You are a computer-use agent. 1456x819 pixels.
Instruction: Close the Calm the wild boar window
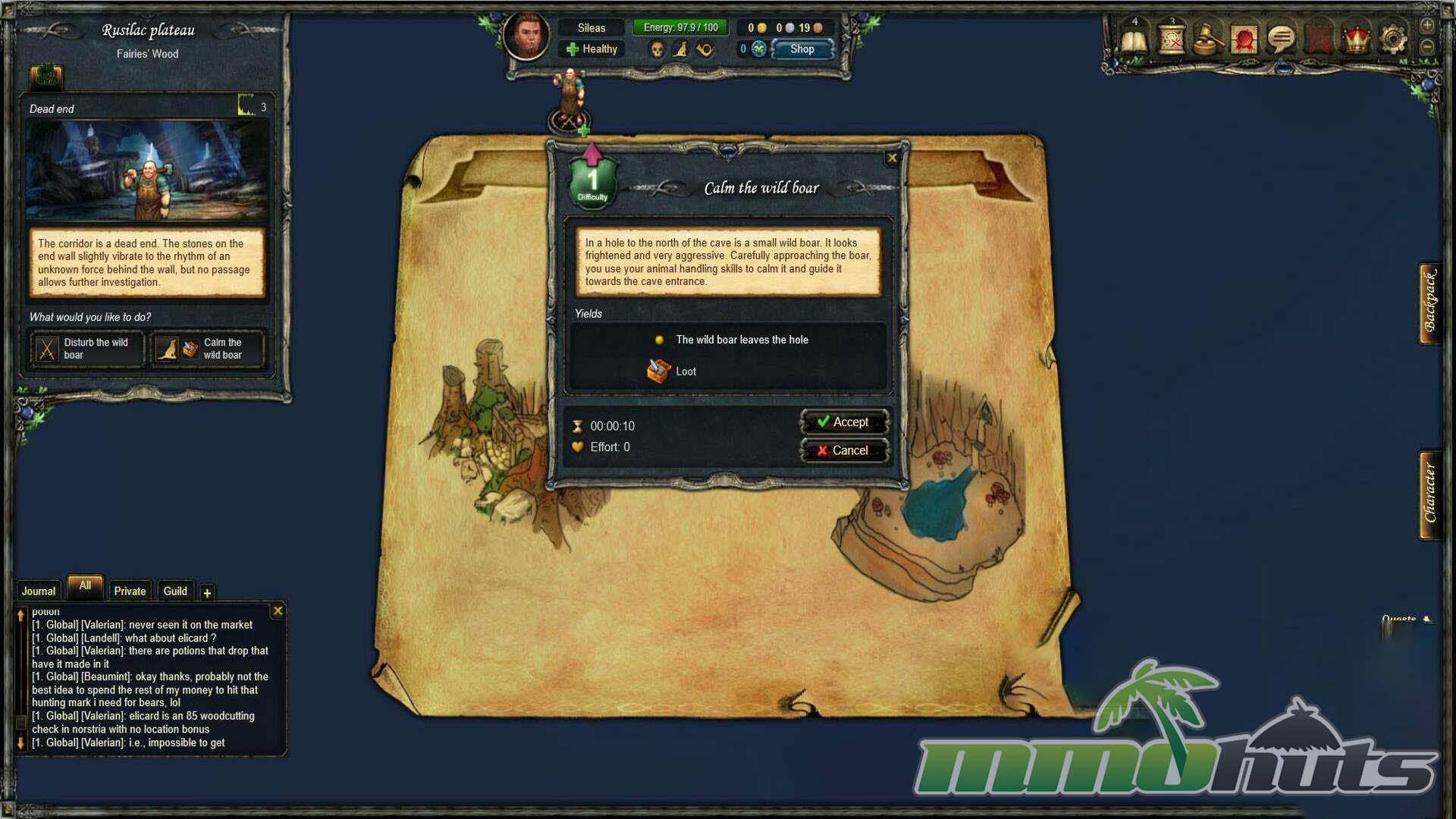tap(892, 158)
